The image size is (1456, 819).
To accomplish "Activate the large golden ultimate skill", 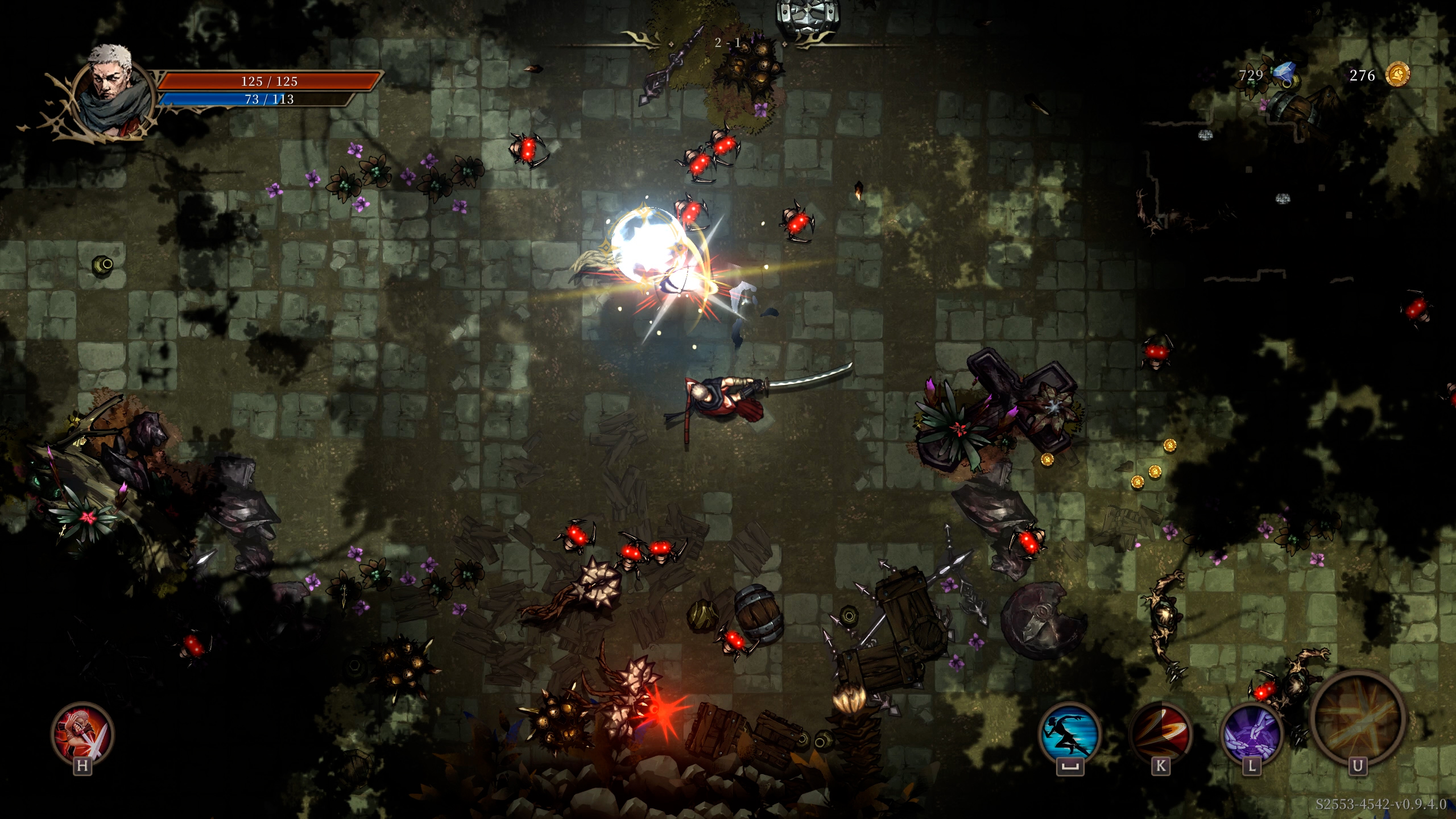I will point(1358,718).
